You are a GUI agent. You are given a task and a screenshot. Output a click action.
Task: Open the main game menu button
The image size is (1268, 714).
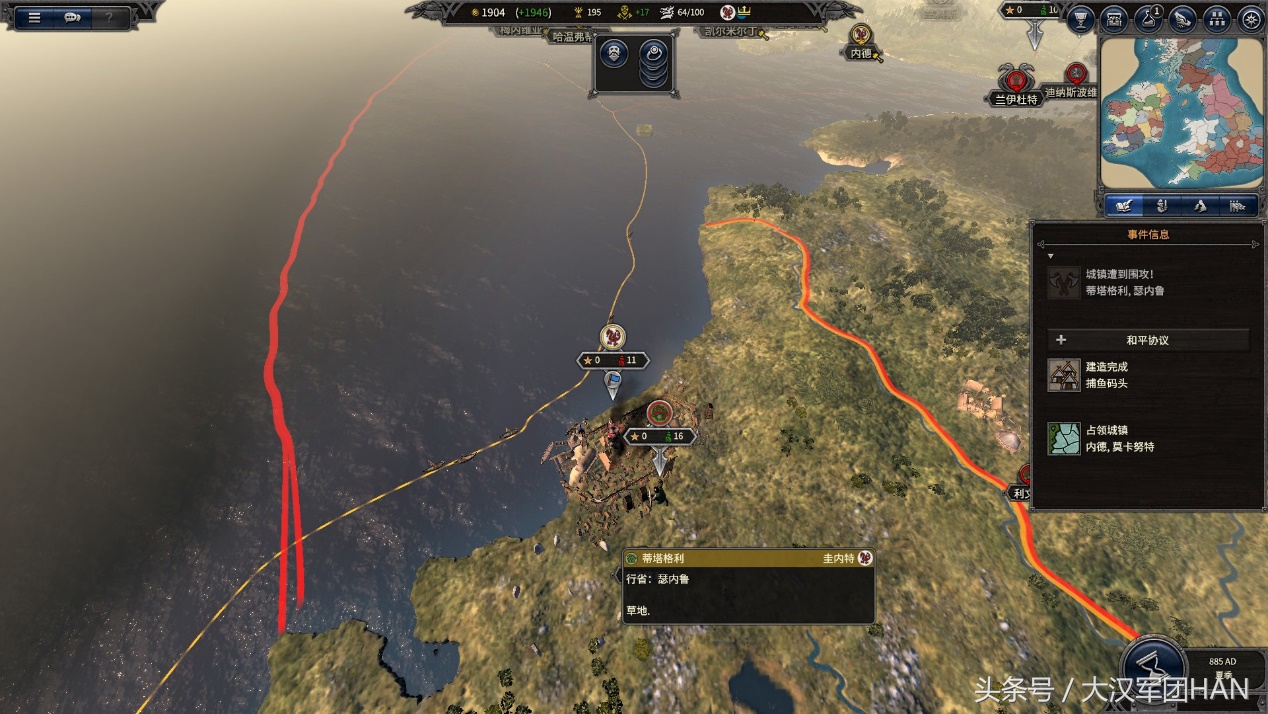[34, 17]
